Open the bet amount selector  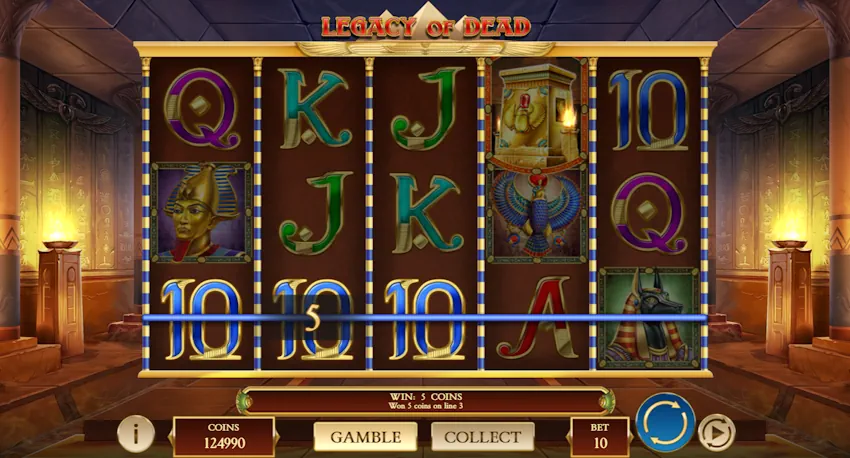click(600, 436)
